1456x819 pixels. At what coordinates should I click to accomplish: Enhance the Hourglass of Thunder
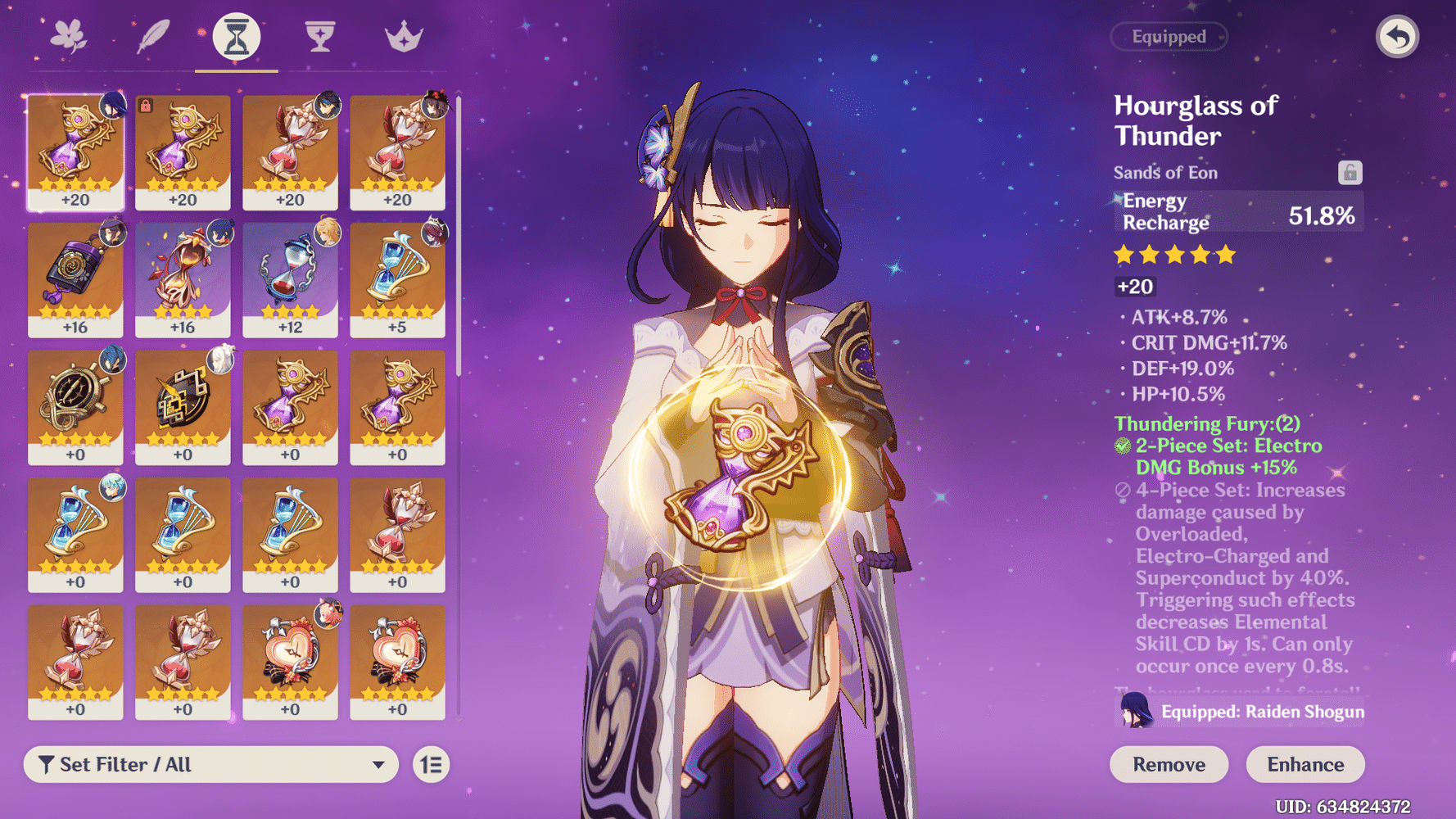(1305, 764)
